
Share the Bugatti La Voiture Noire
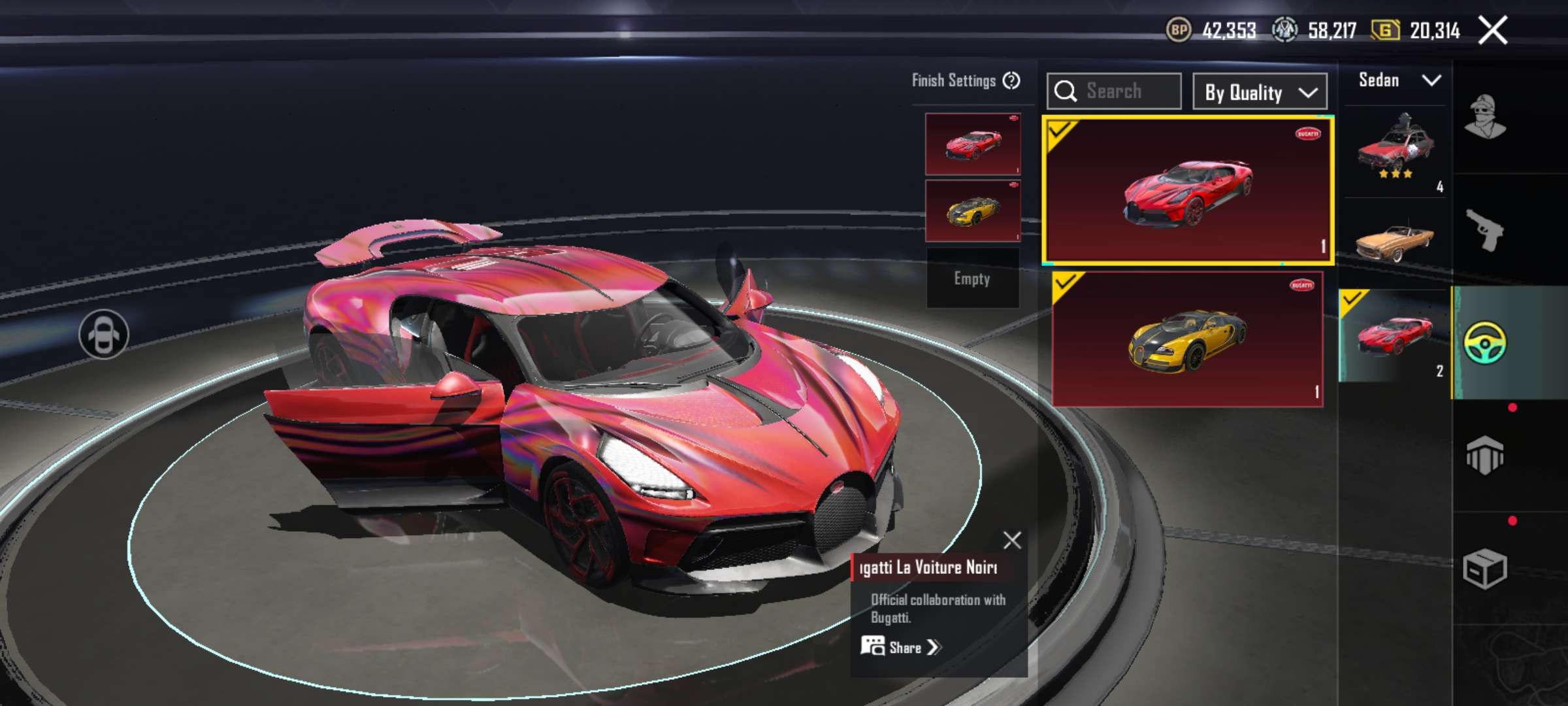point(902,647)
